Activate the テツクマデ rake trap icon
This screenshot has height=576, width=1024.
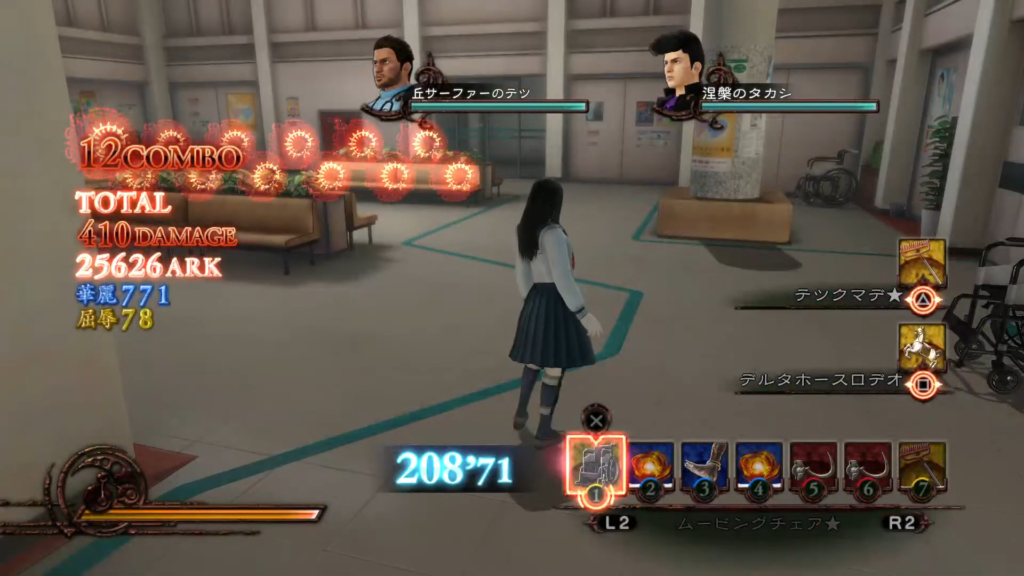[x=922, y=266]
